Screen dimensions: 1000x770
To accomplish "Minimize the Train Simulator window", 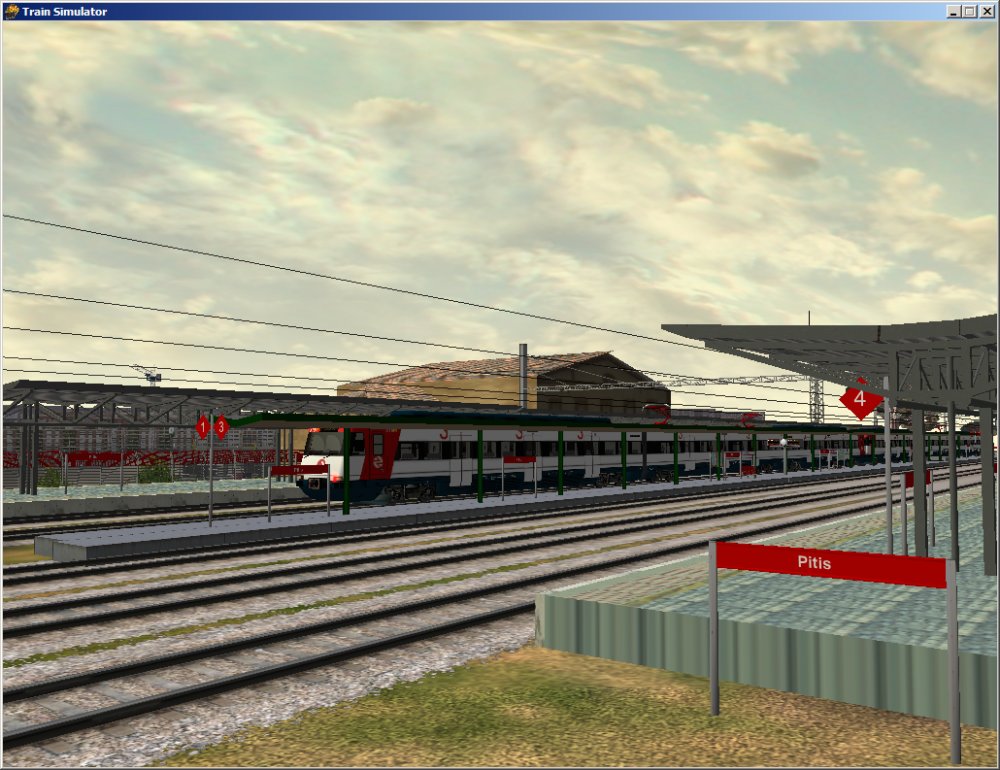I will 954,11.
